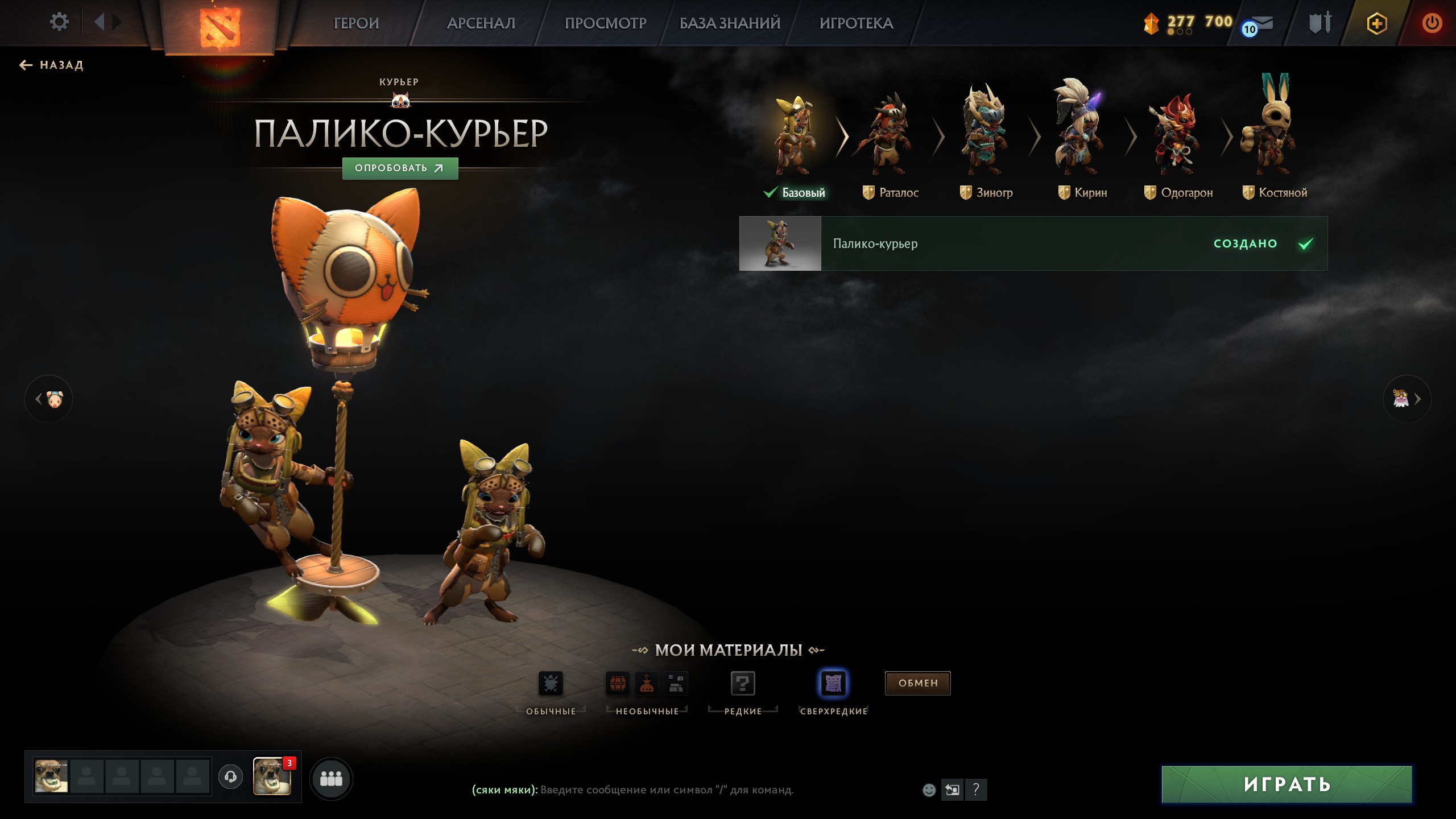This screenshot has height=819, width=1456.
Task: Select the Раталос courier style
Action: click(890, 142)
